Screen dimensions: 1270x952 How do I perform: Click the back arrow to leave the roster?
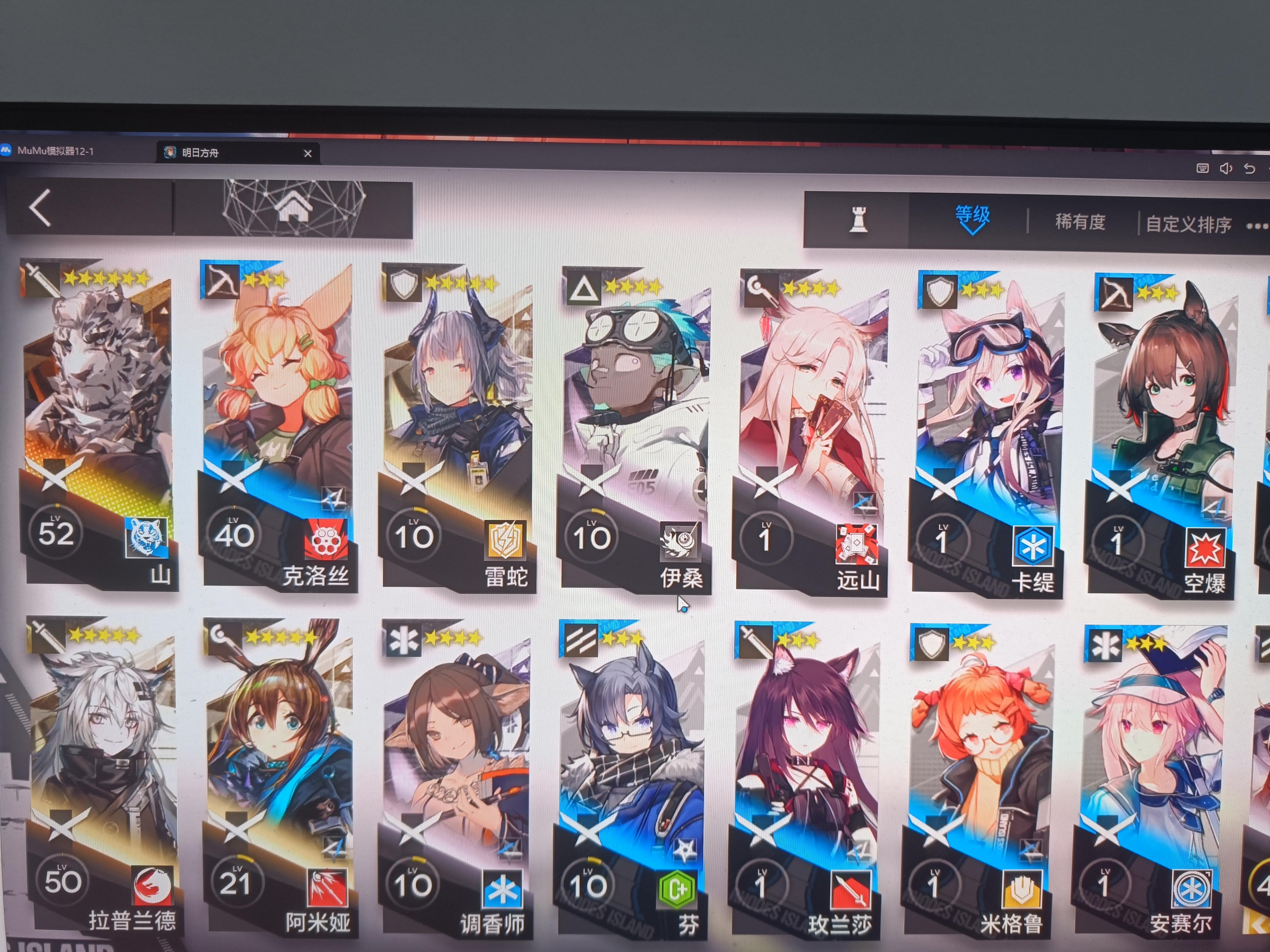[x=40, y=208]
